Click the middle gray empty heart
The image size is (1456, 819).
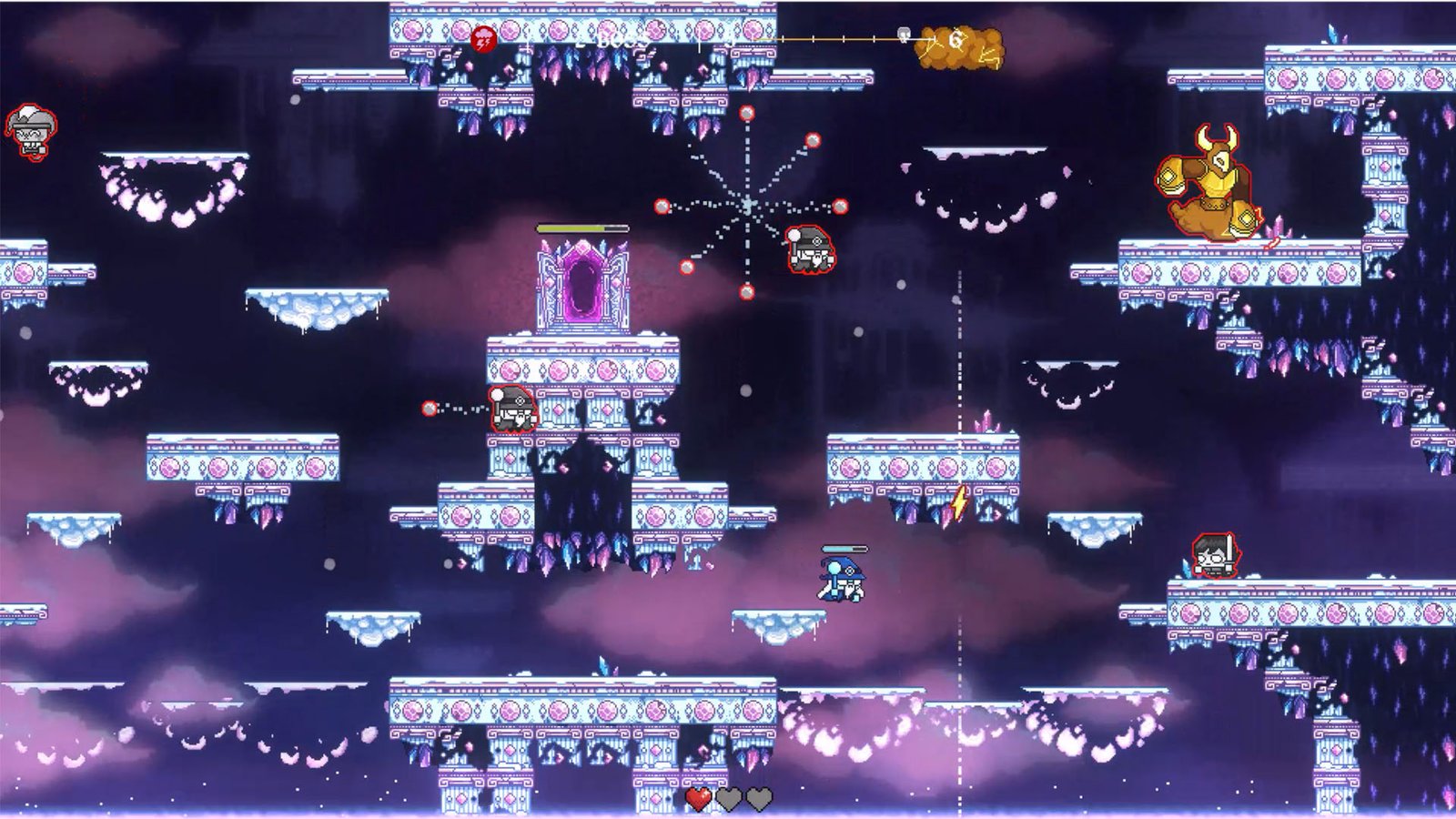pos(727,798)
